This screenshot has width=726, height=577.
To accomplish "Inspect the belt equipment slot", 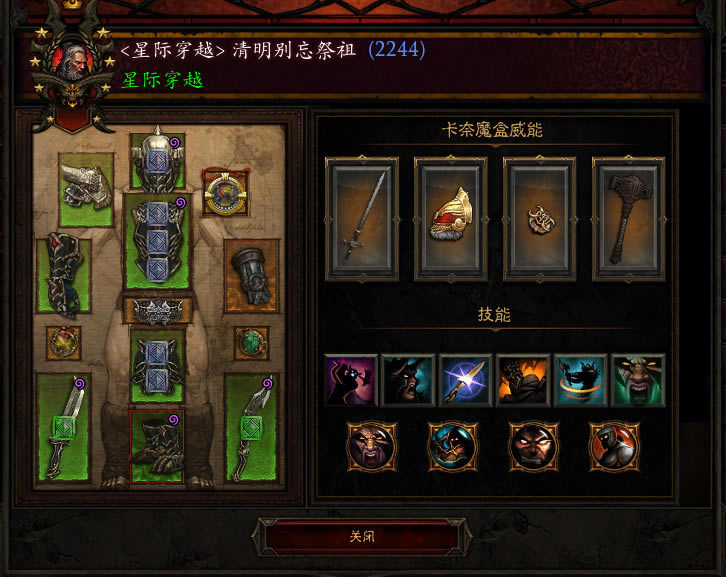I will click(157, 310).
